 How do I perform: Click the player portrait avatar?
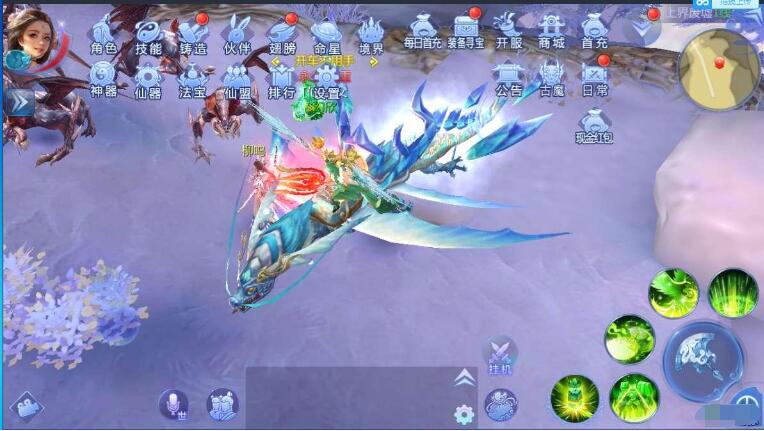click(x=30, y=36)
